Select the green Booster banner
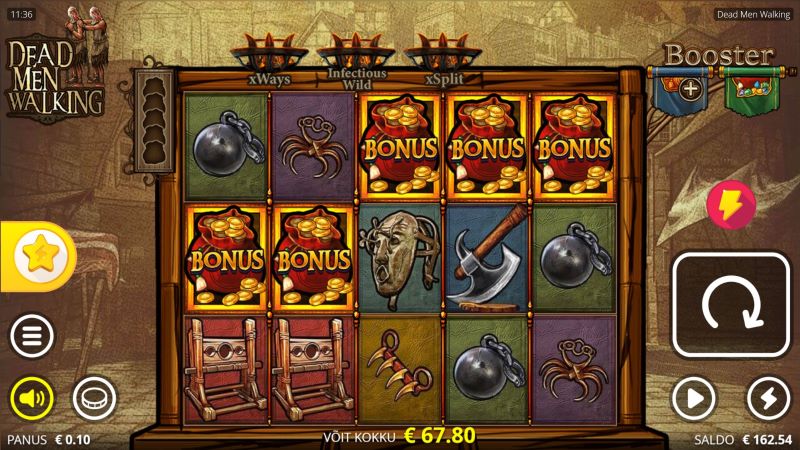Screen dimensions: 800x450 pos(750,88)
